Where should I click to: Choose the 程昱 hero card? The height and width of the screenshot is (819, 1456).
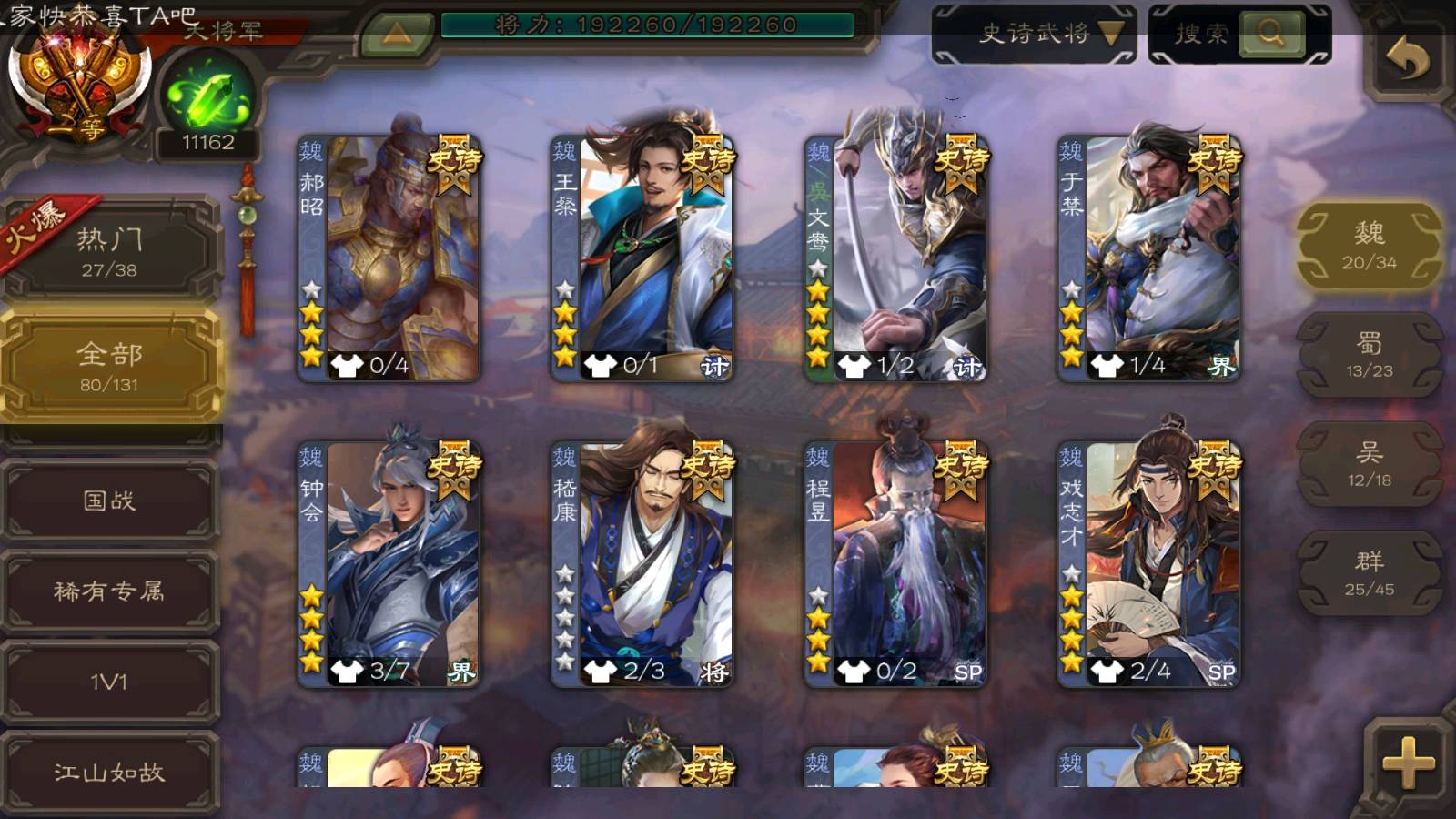click(x=895, y=564)
